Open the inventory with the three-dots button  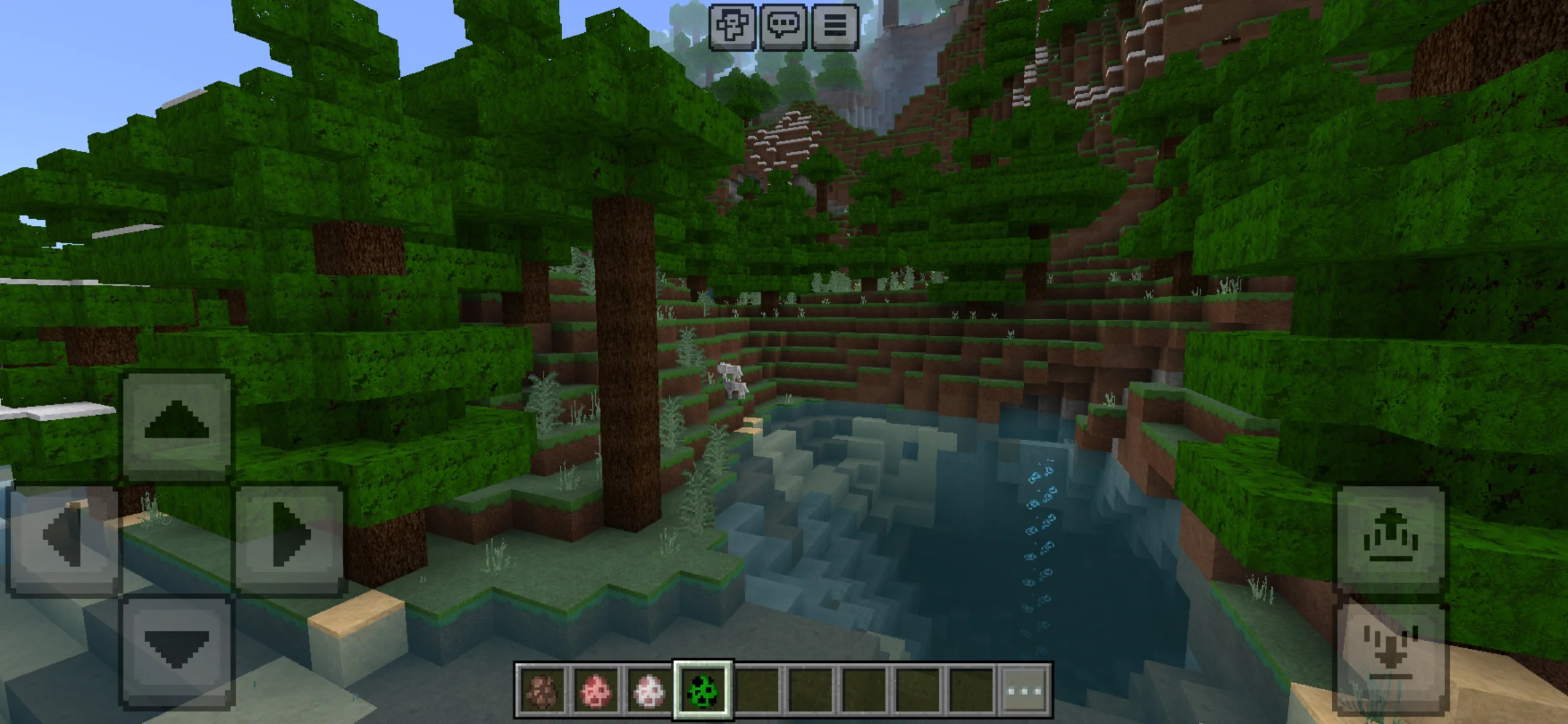tap(1025, 690)
